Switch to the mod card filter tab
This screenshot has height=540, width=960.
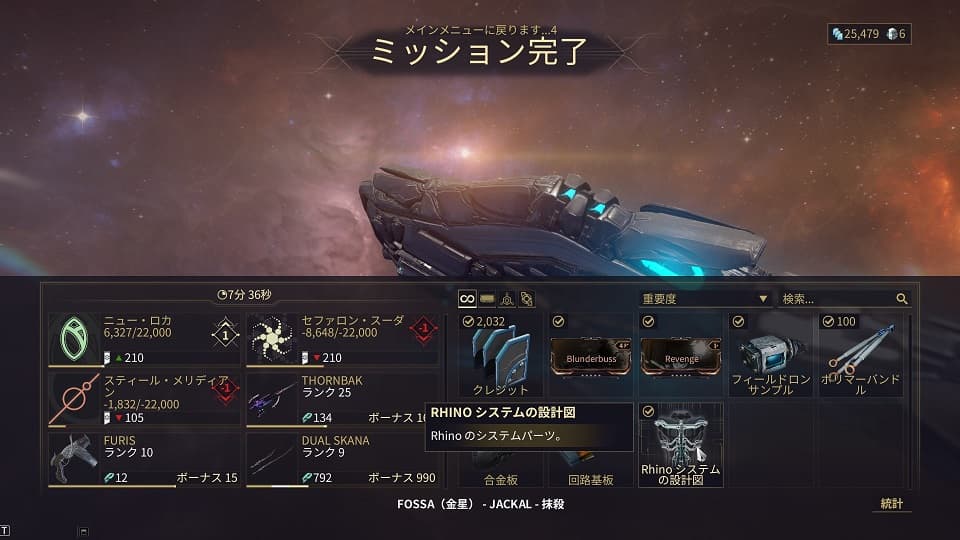487,298
